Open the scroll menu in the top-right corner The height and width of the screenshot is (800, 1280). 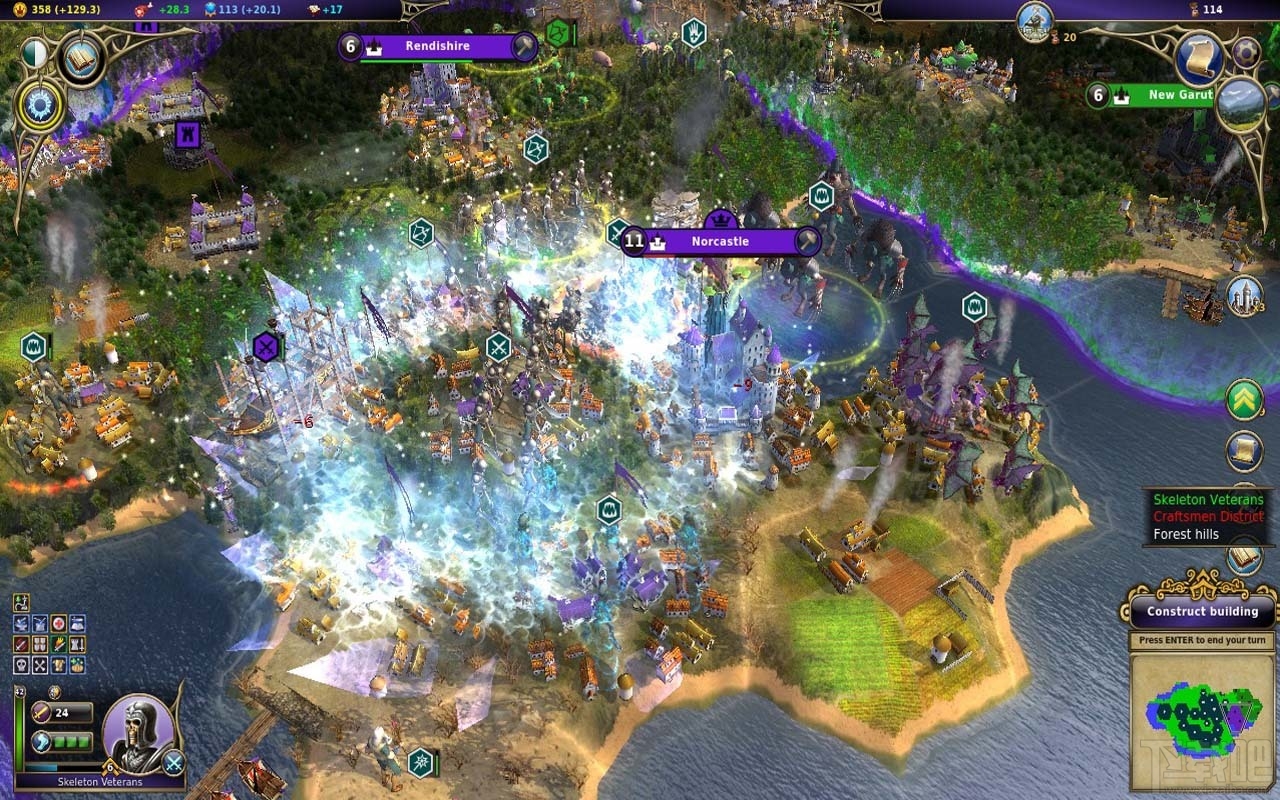click(1199, 58)
